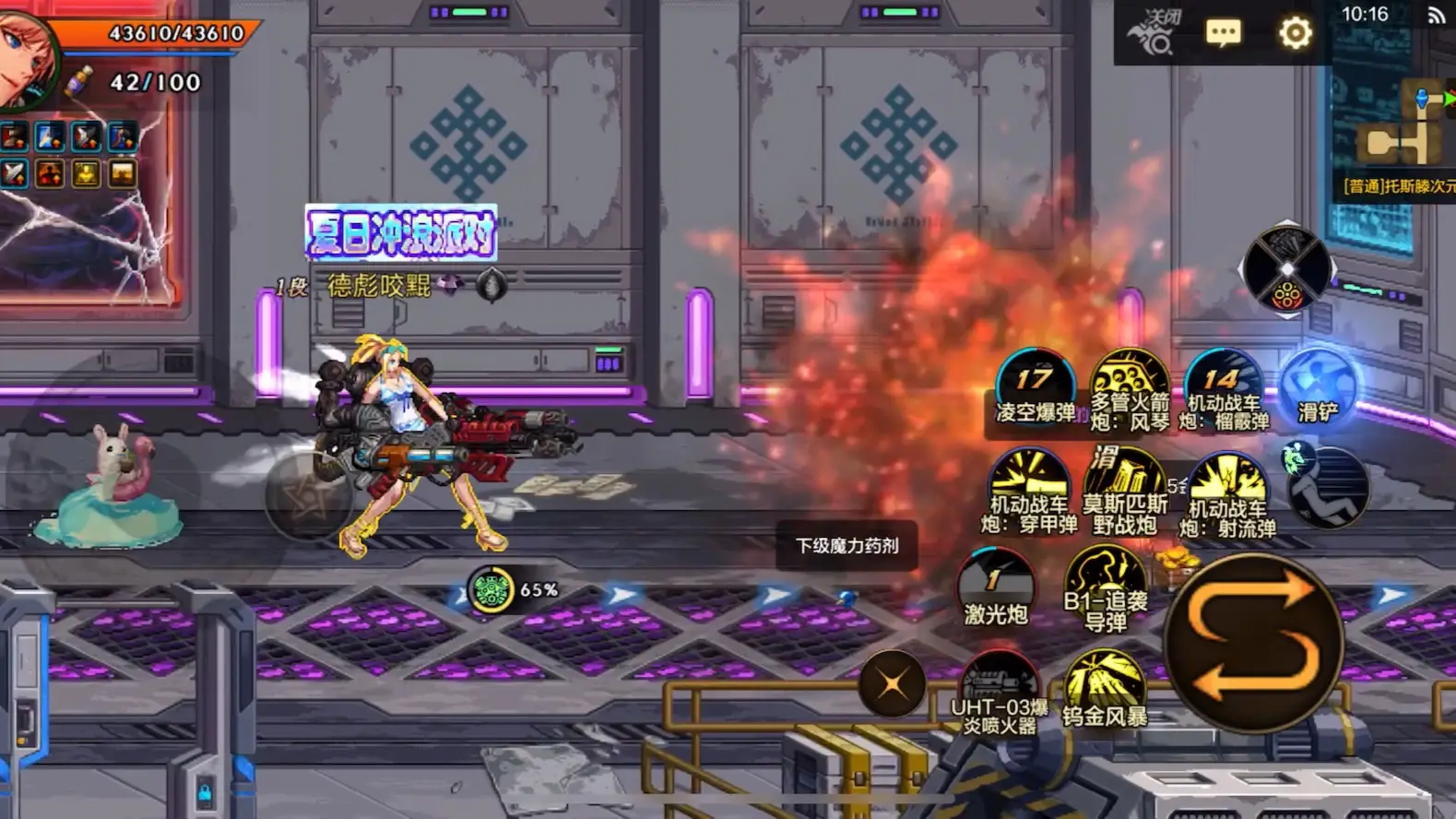
Task: Activate the 凌空爆弹 skill
Action: click(1036, 386)
